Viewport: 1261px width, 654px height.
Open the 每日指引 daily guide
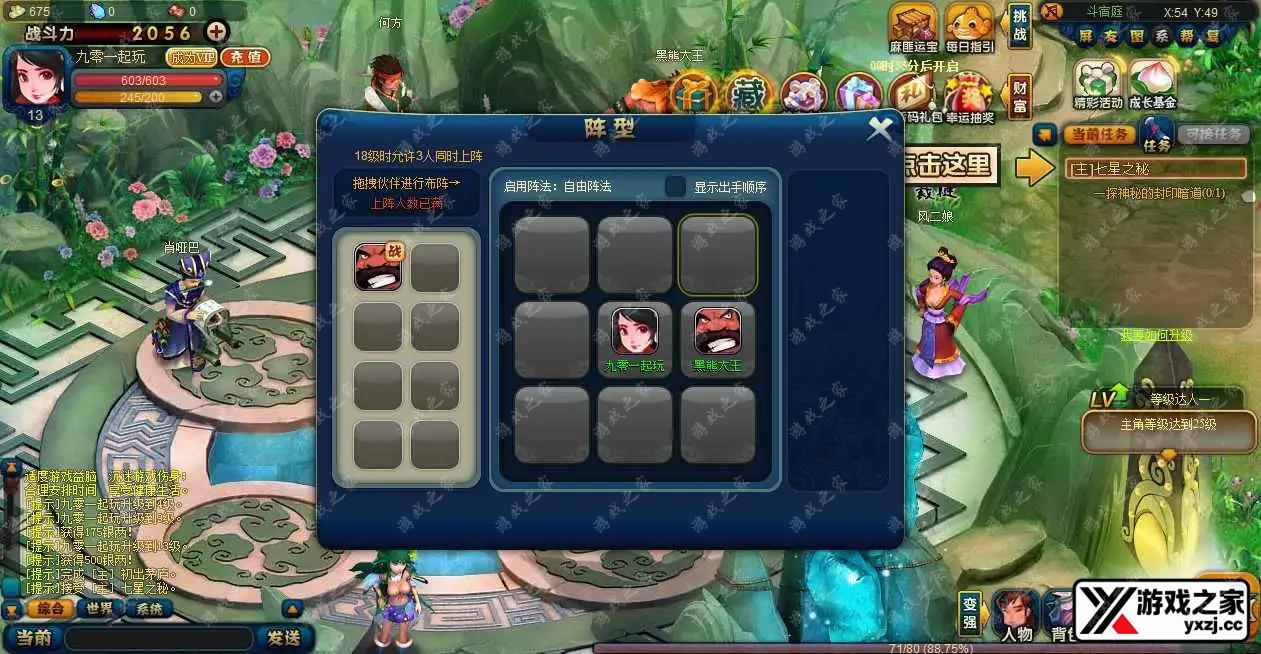[x=969, y=28]
